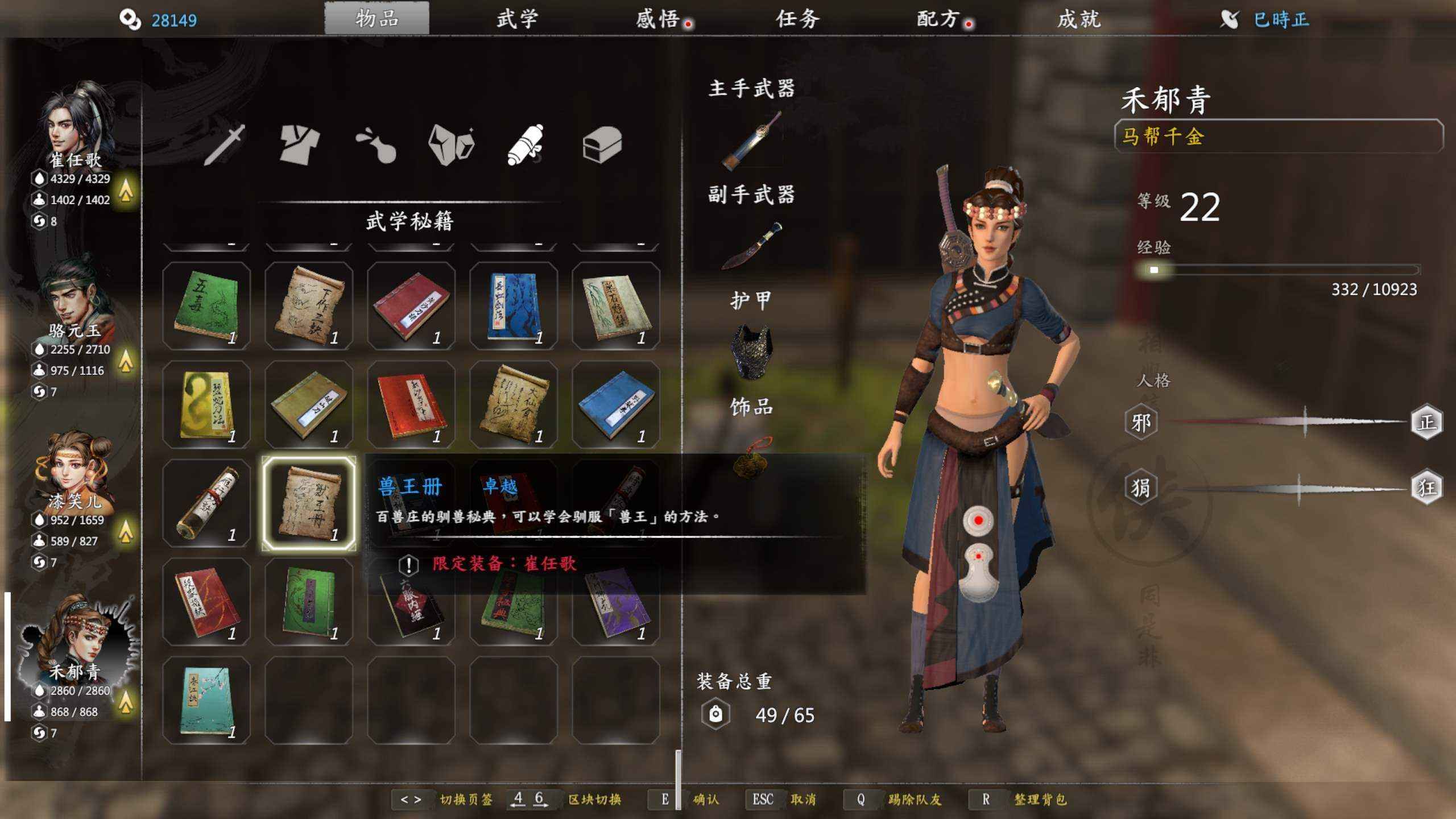Switch to the 武学 tab
The image size is (1456, 819).
(516, 19)
